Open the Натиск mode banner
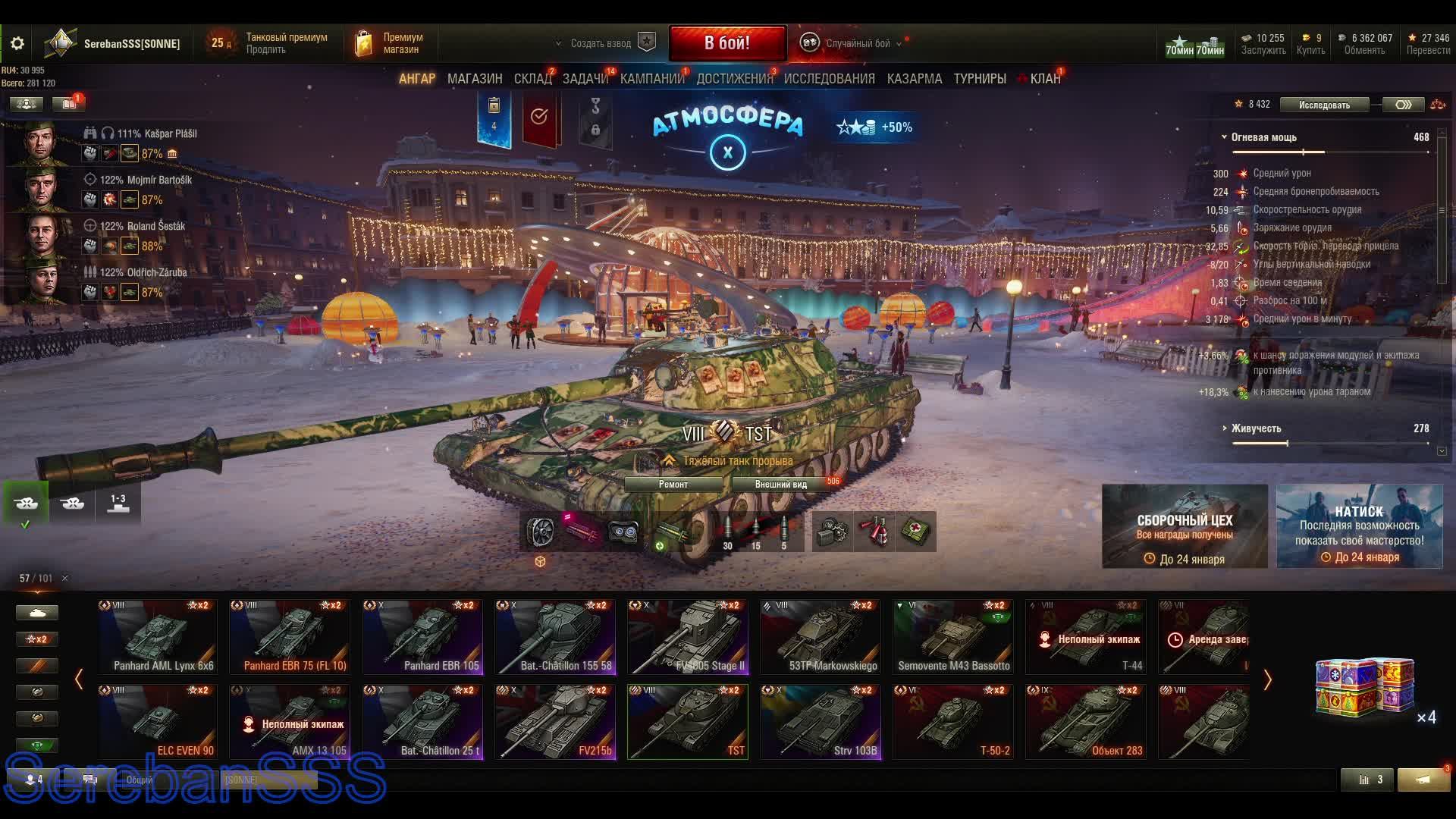 [x=1359, y=526]
